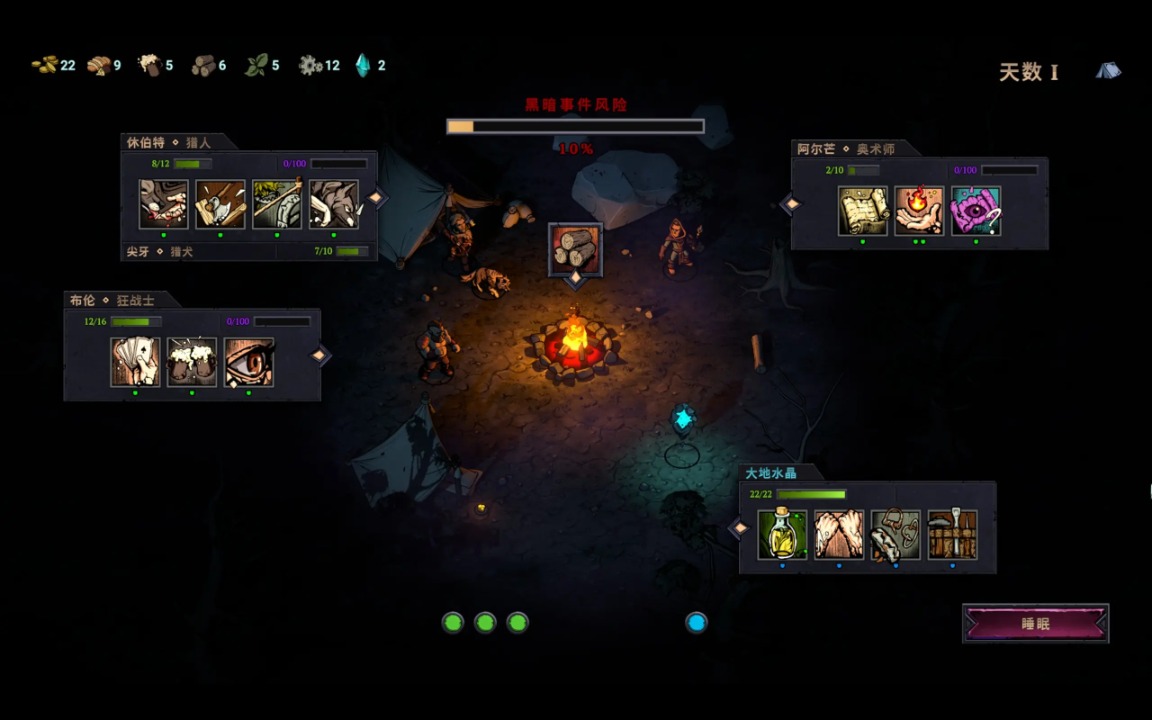Click the blue action point orb
The width and height of the screenshot is (1152, 720).
[x=697, y=622]
